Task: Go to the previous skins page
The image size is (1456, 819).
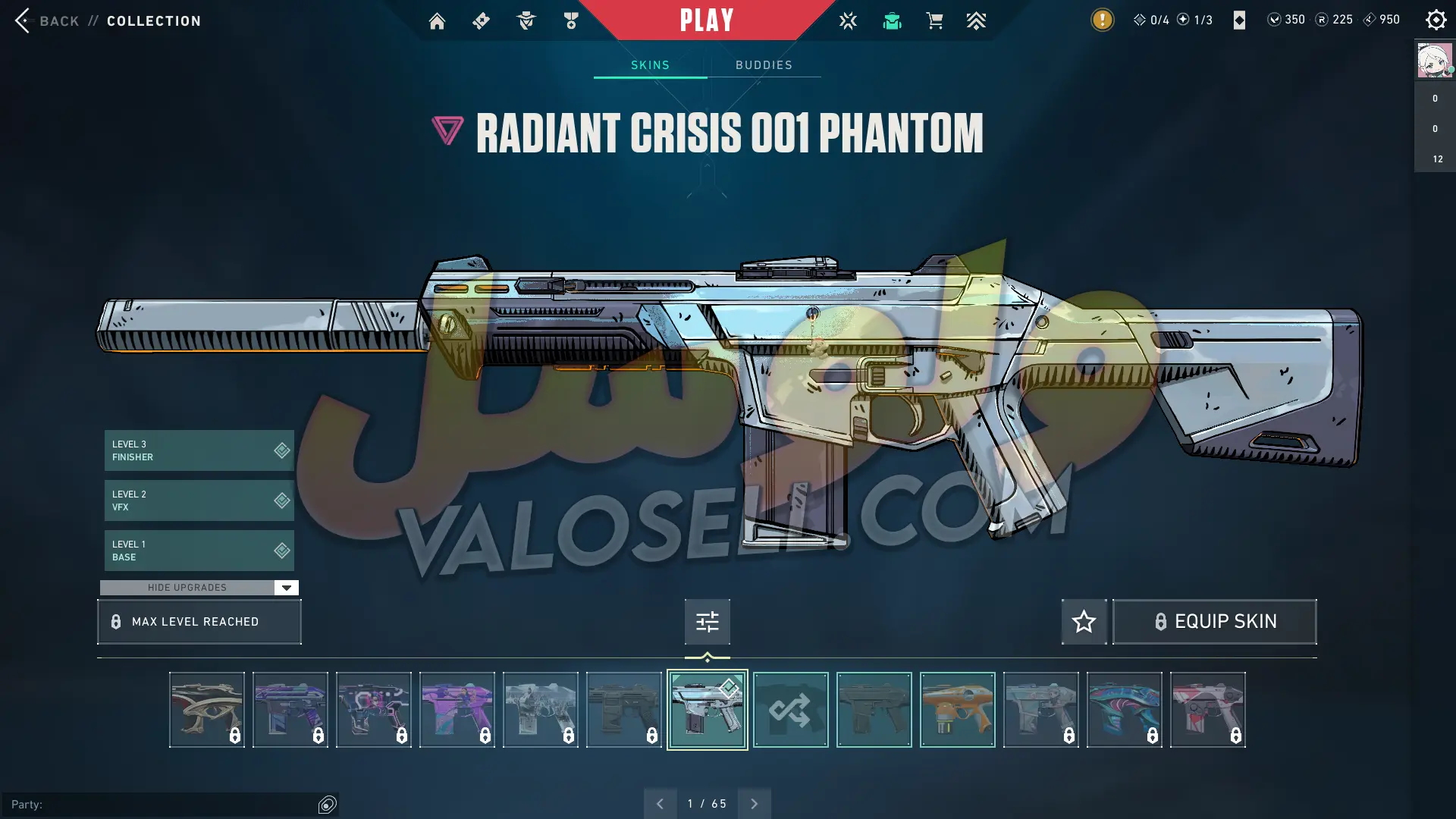Action: 660,804
